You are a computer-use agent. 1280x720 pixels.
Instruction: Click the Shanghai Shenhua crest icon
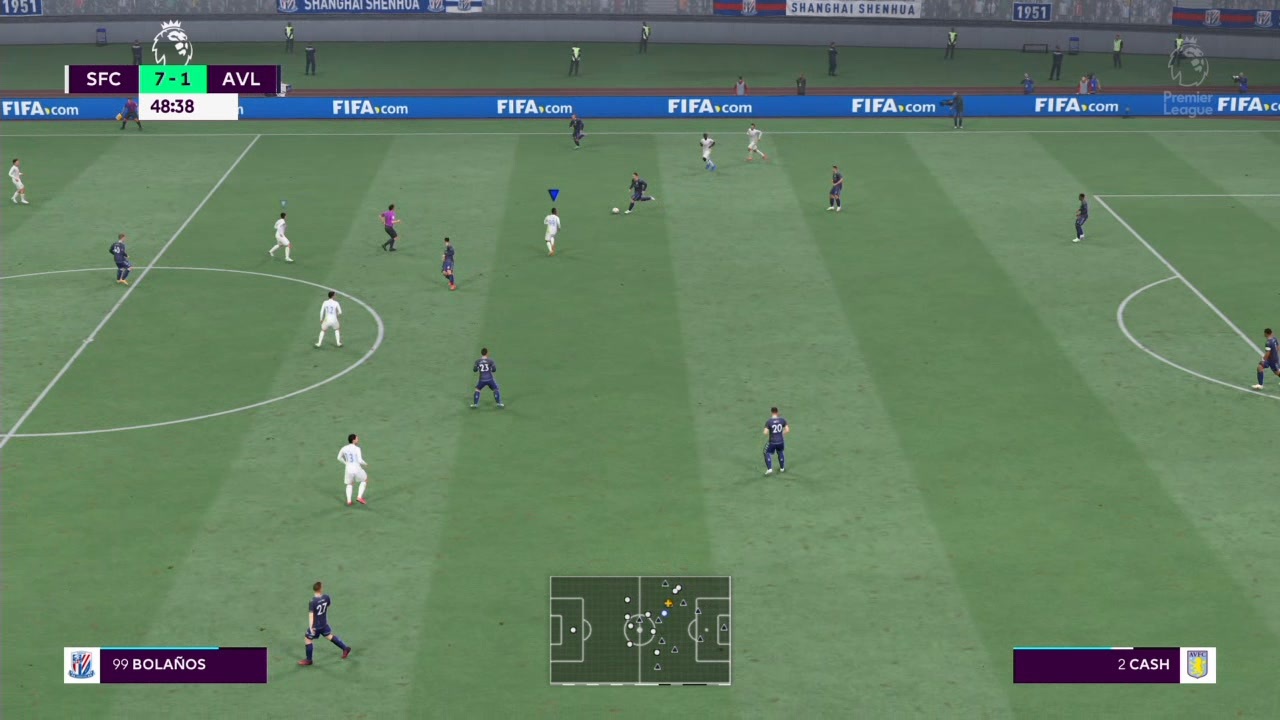(x=81, y=664)
